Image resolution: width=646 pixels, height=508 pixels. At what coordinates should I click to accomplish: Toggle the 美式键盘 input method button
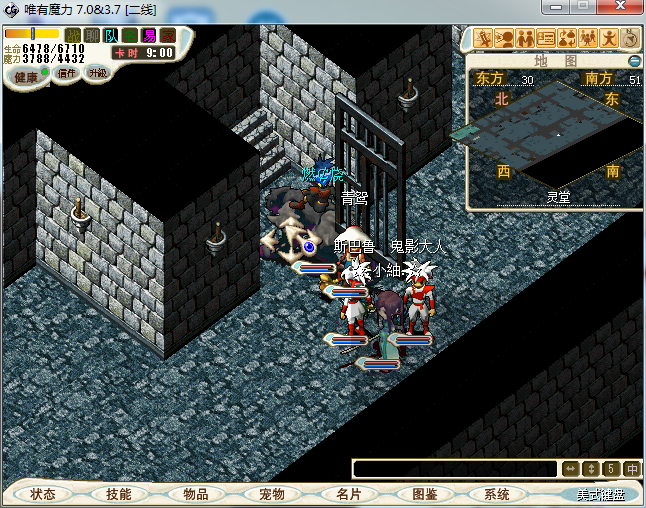600,494
